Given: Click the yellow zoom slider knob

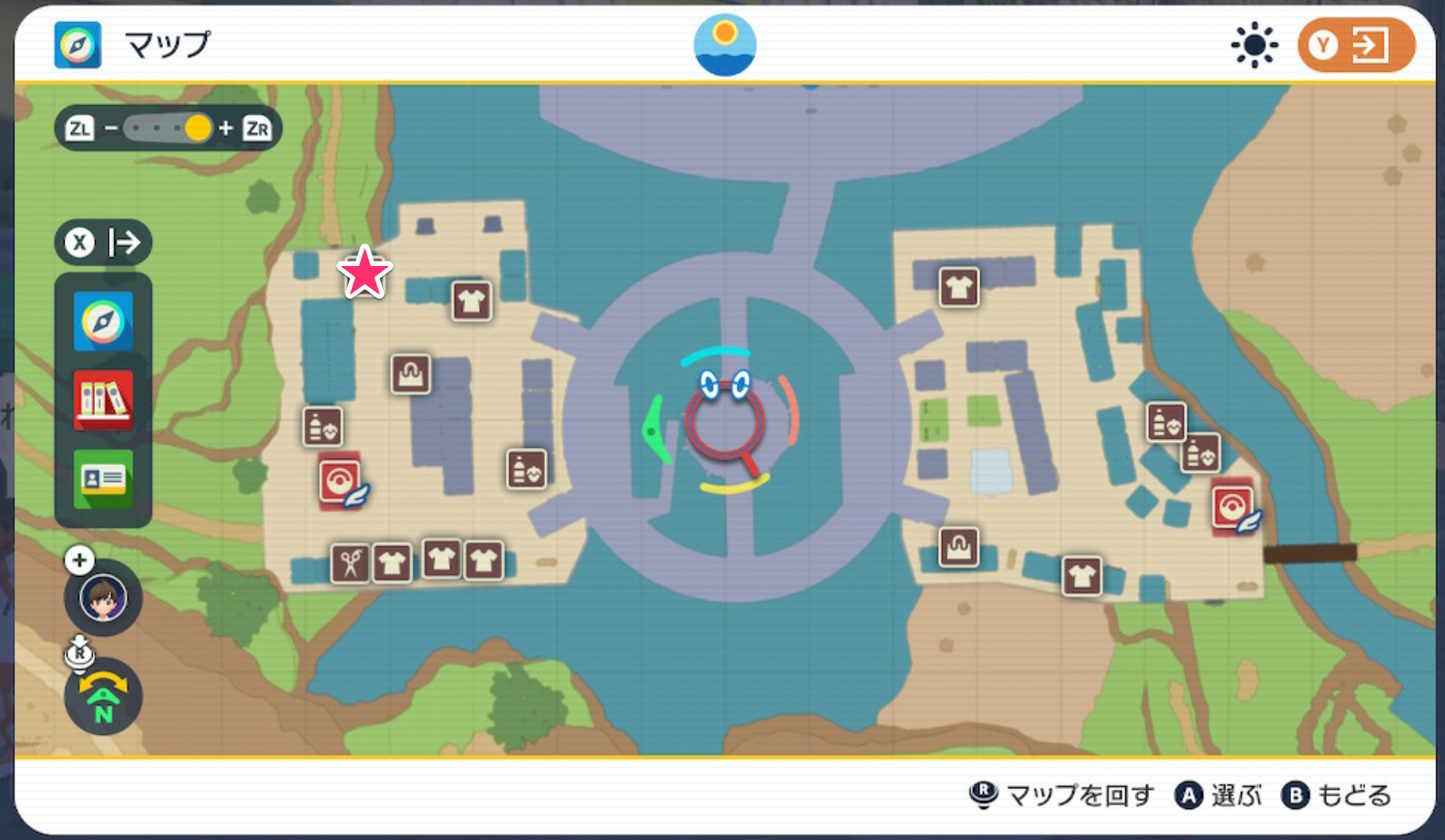Looking at the screenshot, I should (x=197, y=128).
